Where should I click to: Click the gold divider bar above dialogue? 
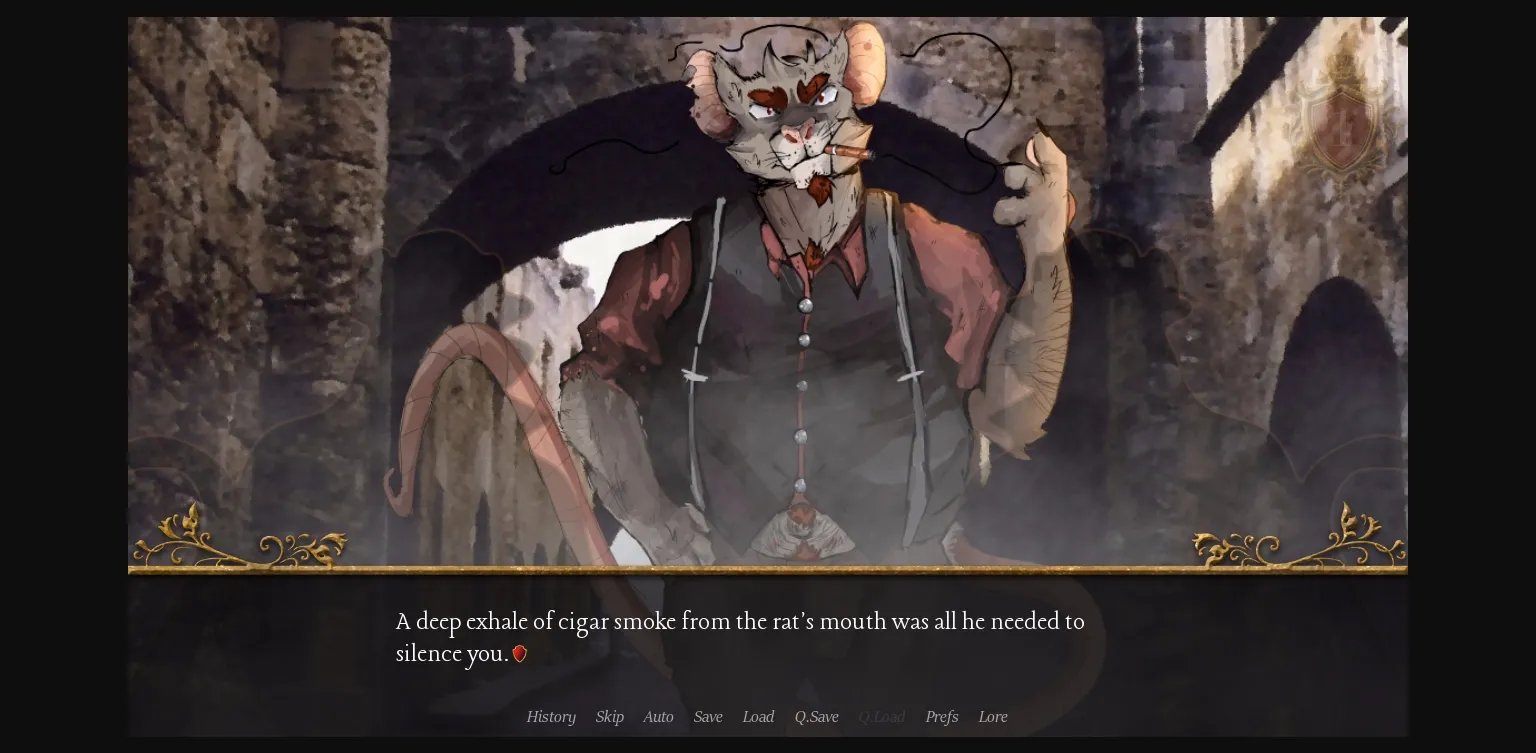coord(768,572)
